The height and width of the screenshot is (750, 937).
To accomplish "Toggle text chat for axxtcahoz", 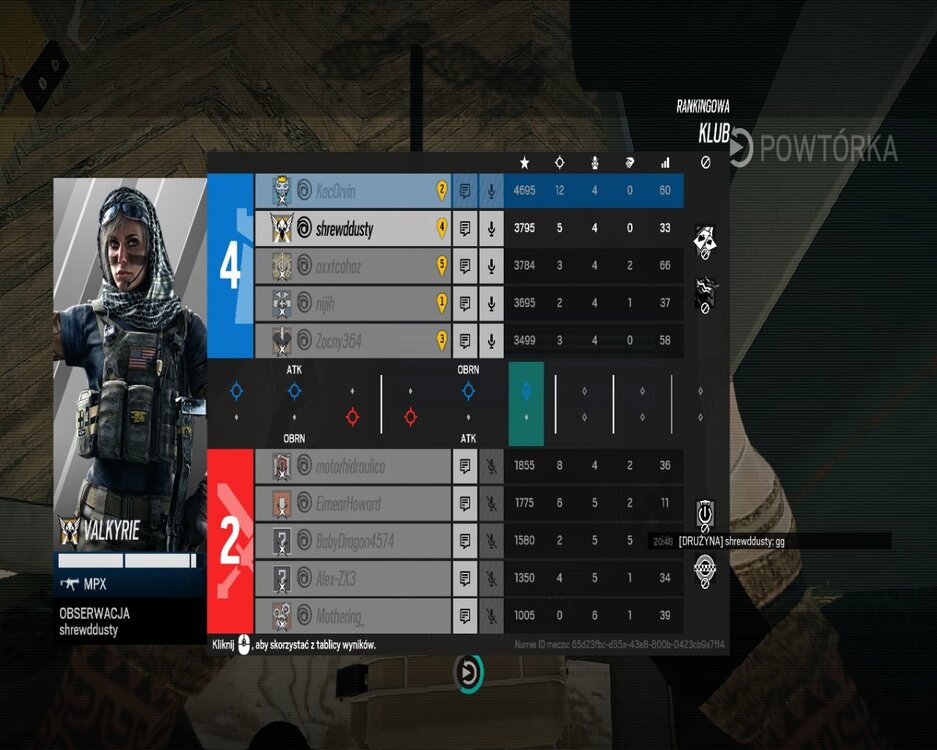I will (x=465, y=266).
